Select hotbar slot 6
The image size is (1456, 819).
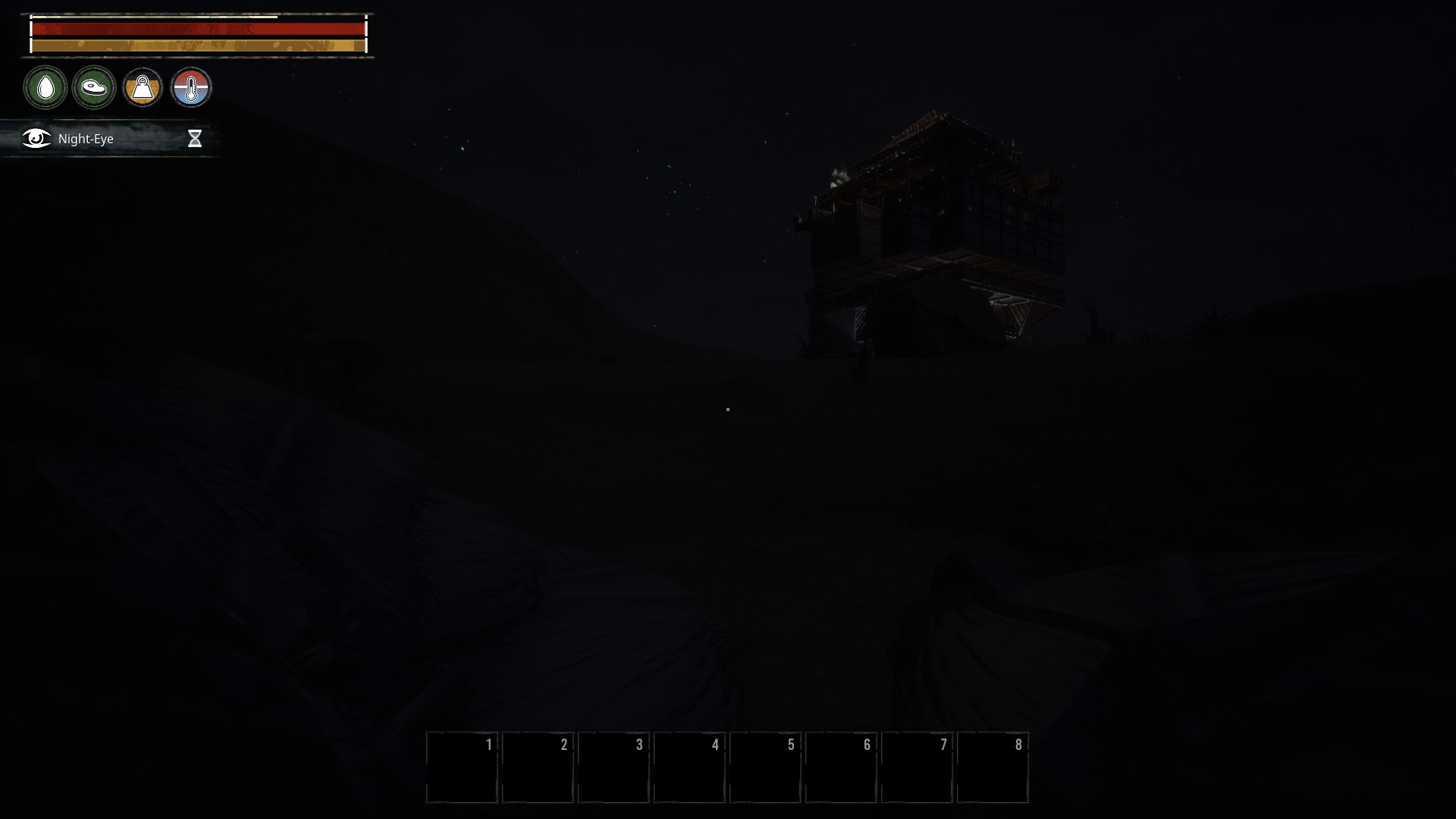[x=843, y=767]
